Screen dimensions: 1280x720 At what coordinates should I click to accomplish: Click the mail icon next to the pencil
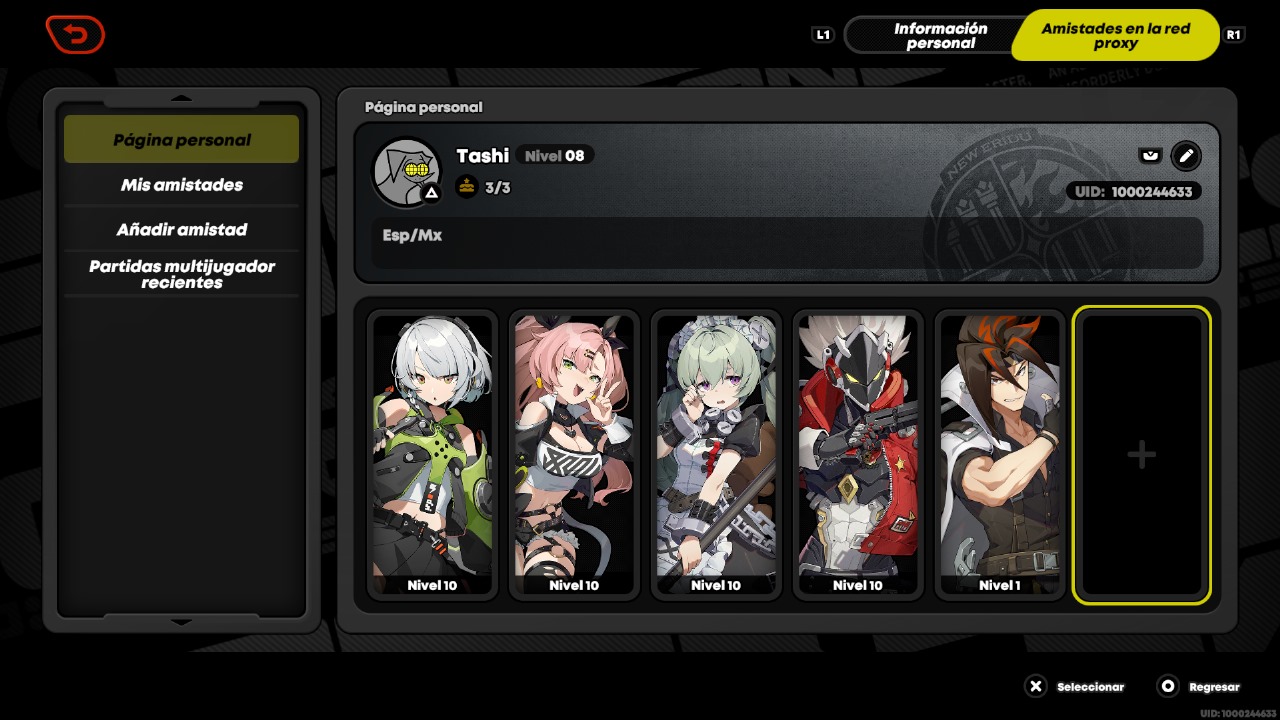click(1150, 156)
